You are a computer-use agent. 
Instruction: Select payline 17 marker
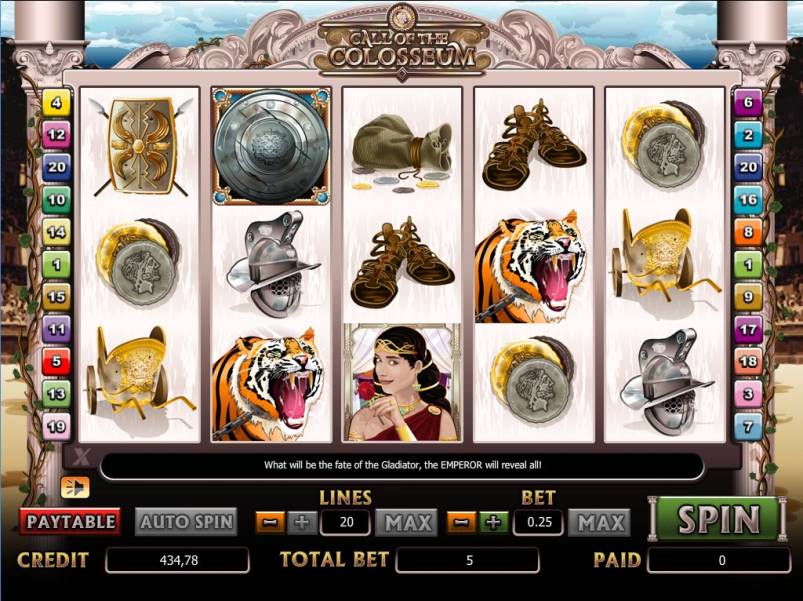click(748, 328)
